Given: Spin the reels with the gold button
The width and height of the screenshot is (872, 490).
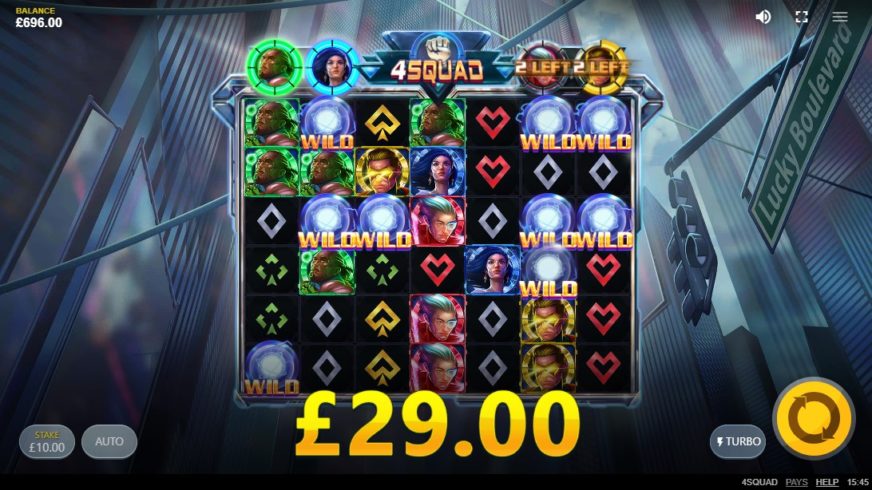Looking at the screenshot, I should pos(814,417).
